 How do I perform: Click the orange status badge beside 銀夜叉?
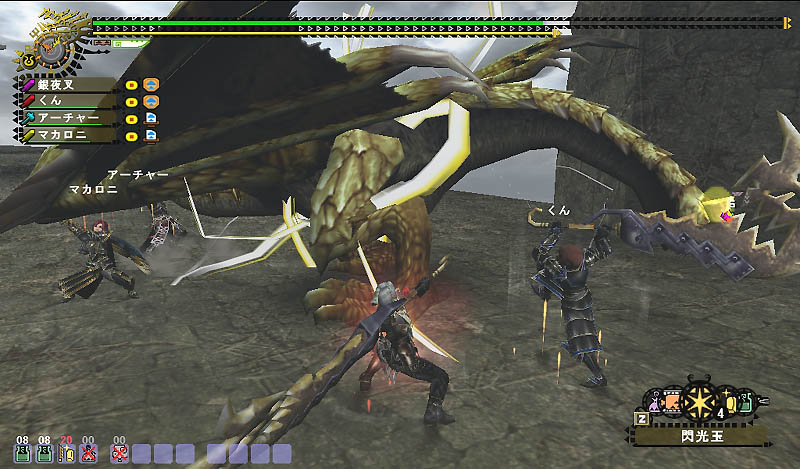151,85
